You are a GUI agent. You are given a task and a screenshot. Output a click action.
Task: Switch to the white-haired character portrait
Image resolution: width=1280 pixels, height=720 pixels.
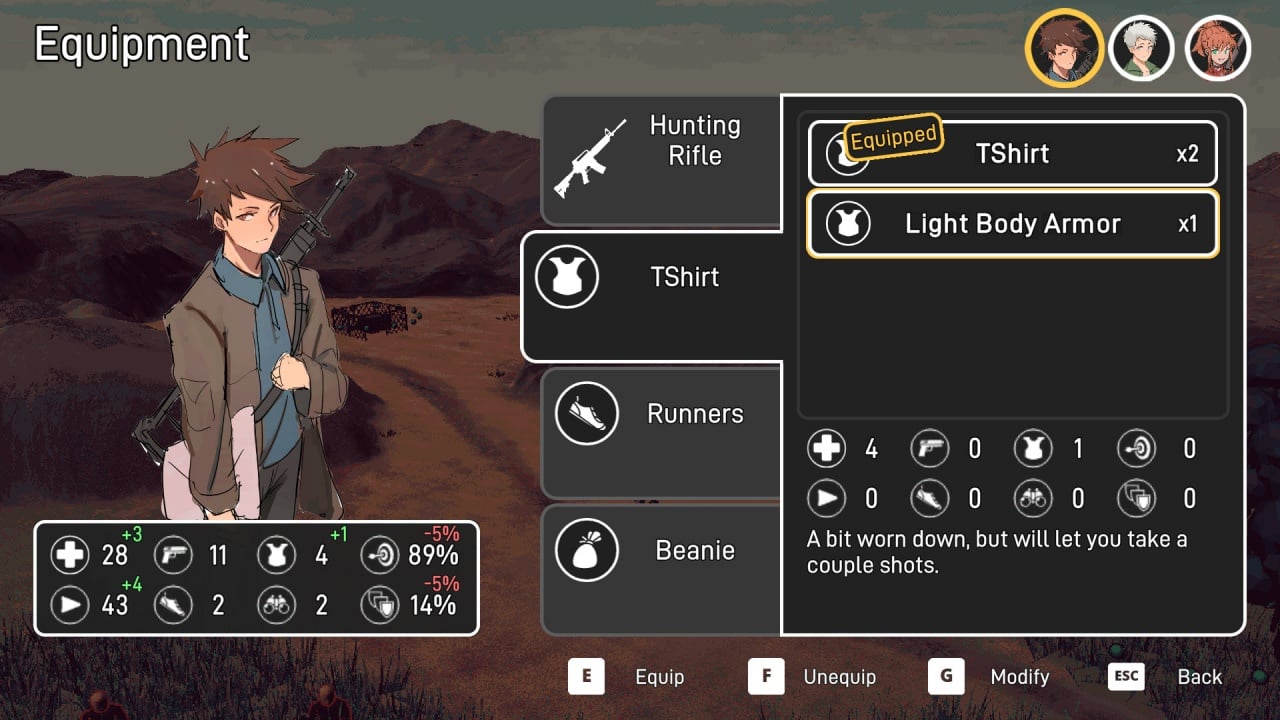tap(1142, 48)
